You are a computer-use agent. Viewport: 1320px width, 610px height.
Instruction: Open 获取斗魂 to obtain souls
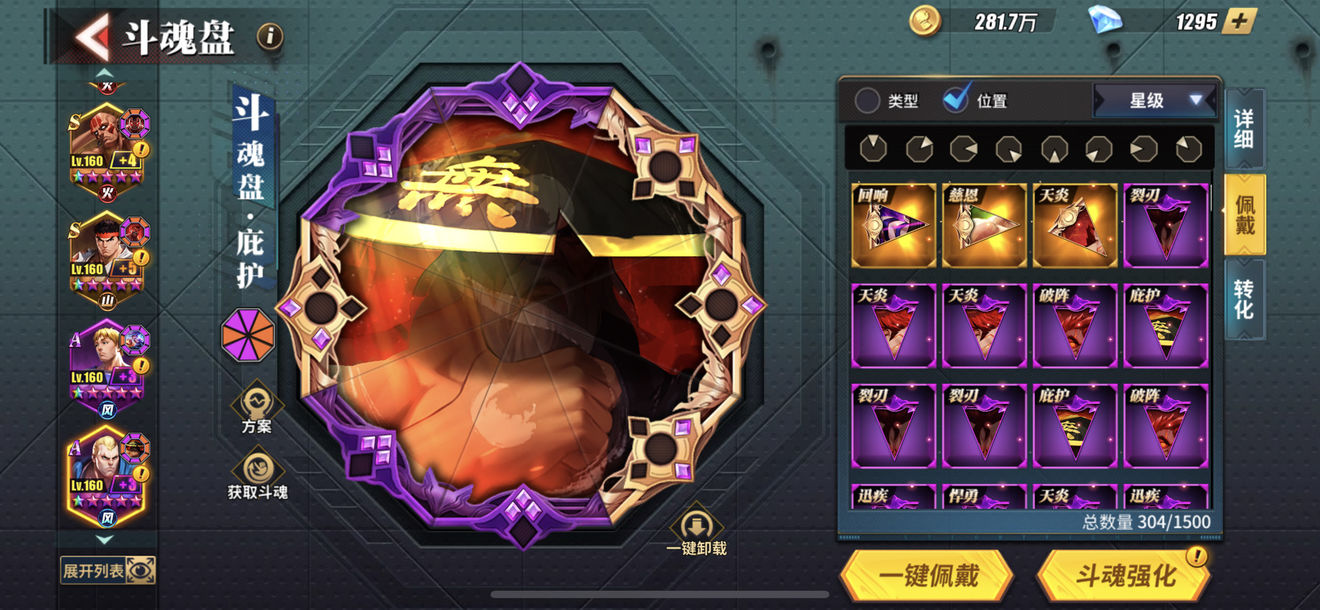click(257, 472)
